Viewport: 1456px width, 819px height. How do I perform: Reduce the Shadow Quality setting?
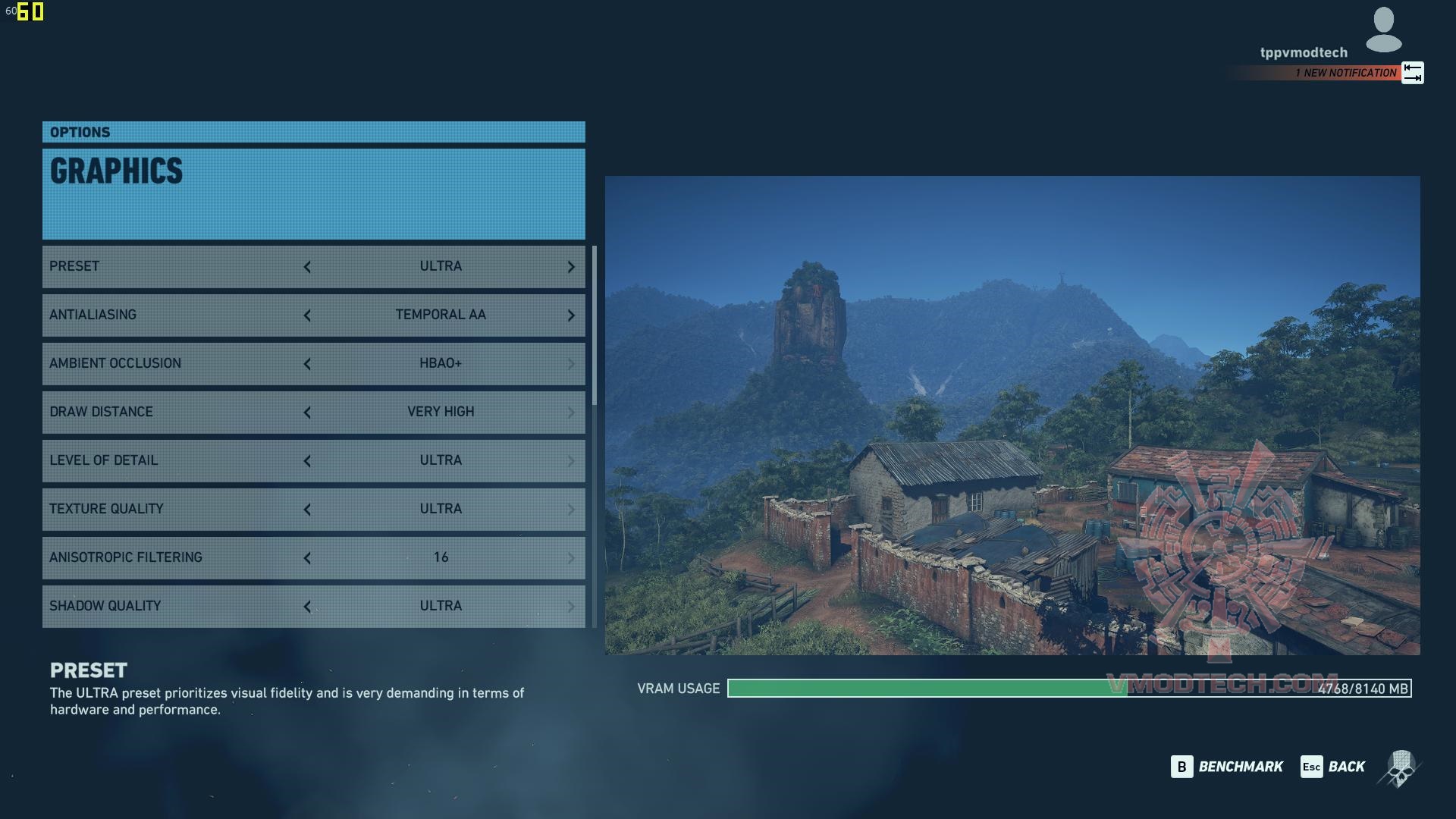tap(307, 607)
